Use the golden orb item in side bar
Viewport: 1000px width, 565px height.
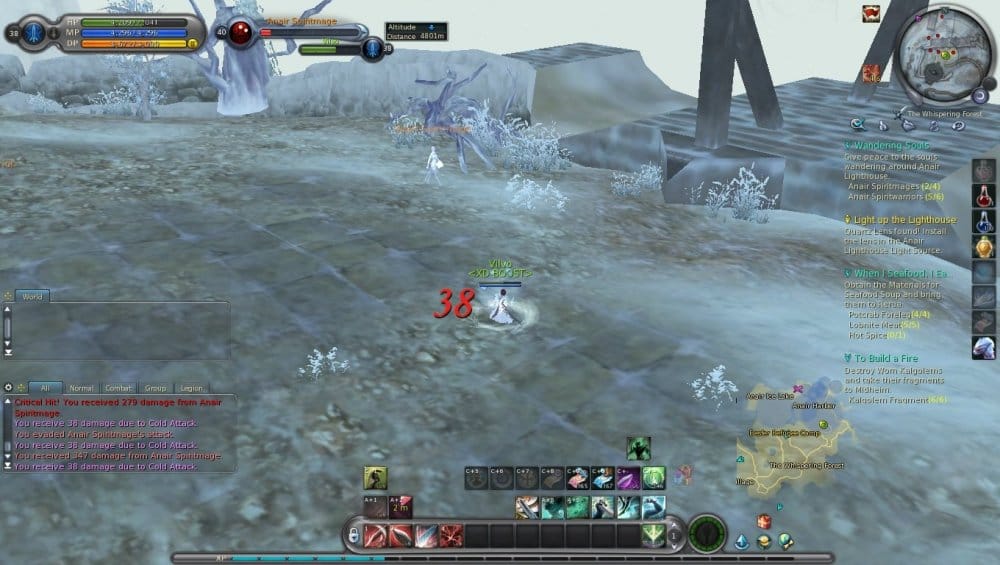983,246
